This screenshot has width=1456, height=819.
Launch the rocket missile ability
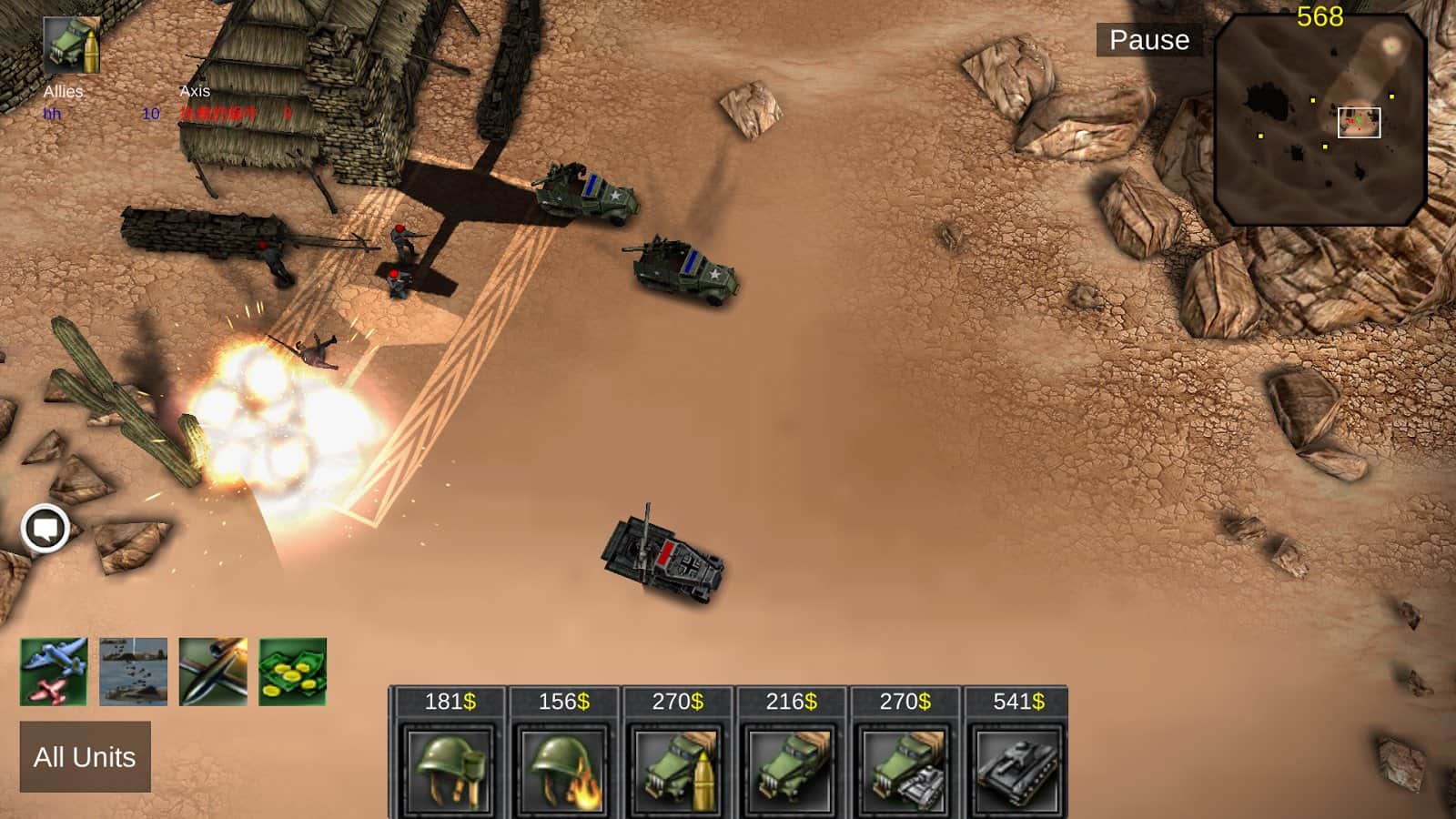pos(213,672)
